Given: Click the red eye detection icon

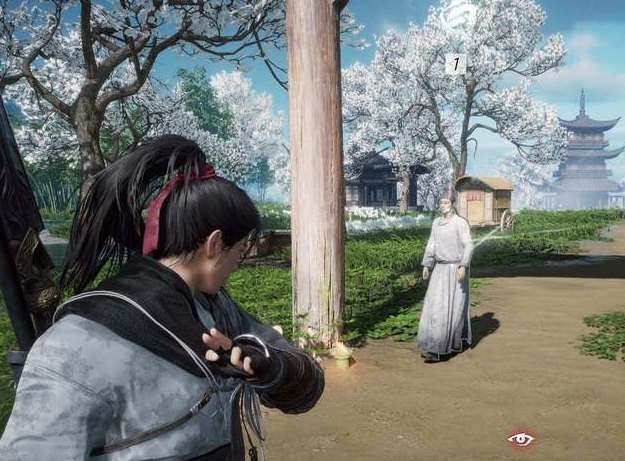Looking at the screenshot, I should point(520,438).
